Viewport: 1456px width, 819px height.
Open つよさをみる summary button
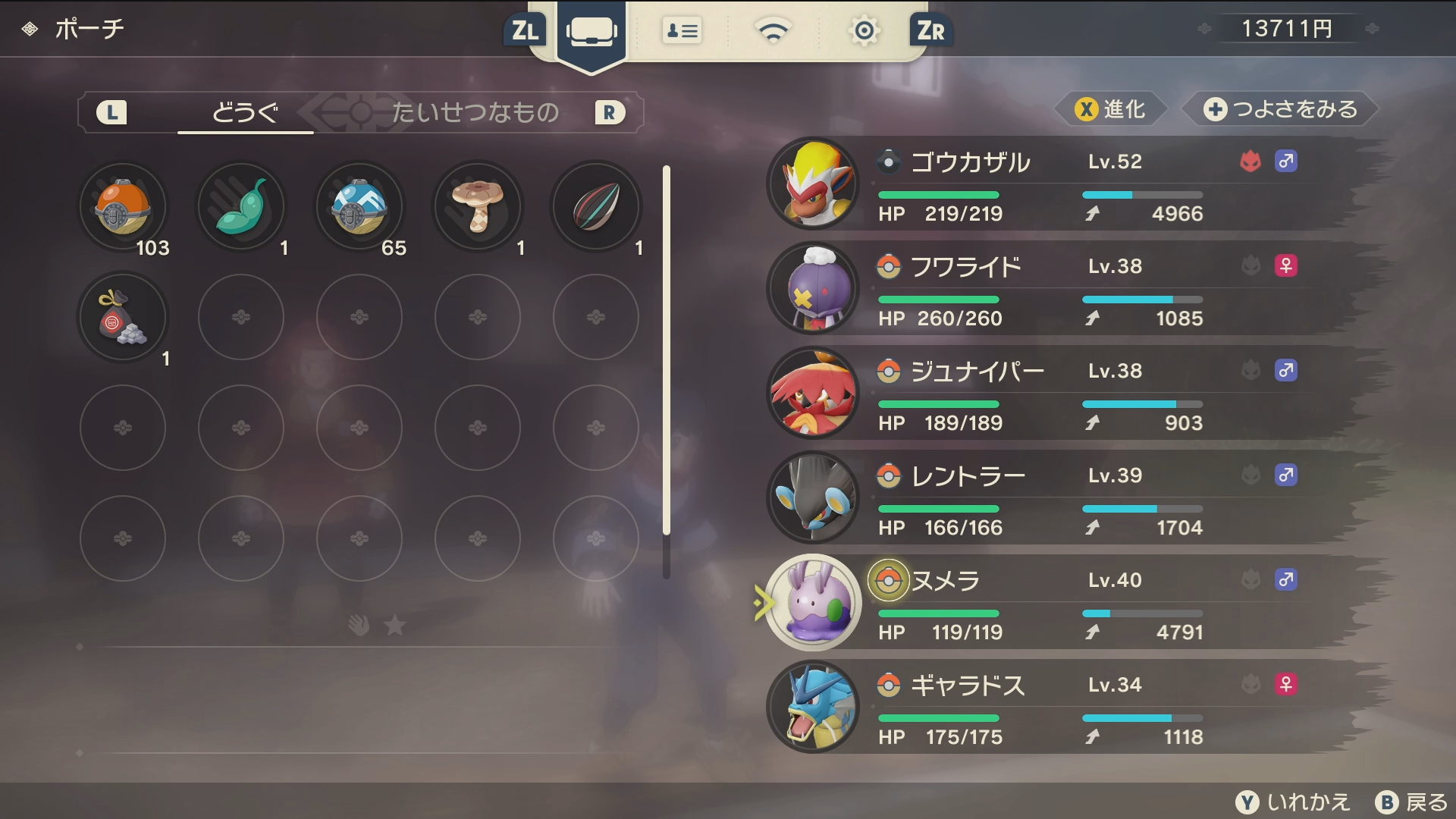pyautogui.click(x=1280, y=110)
